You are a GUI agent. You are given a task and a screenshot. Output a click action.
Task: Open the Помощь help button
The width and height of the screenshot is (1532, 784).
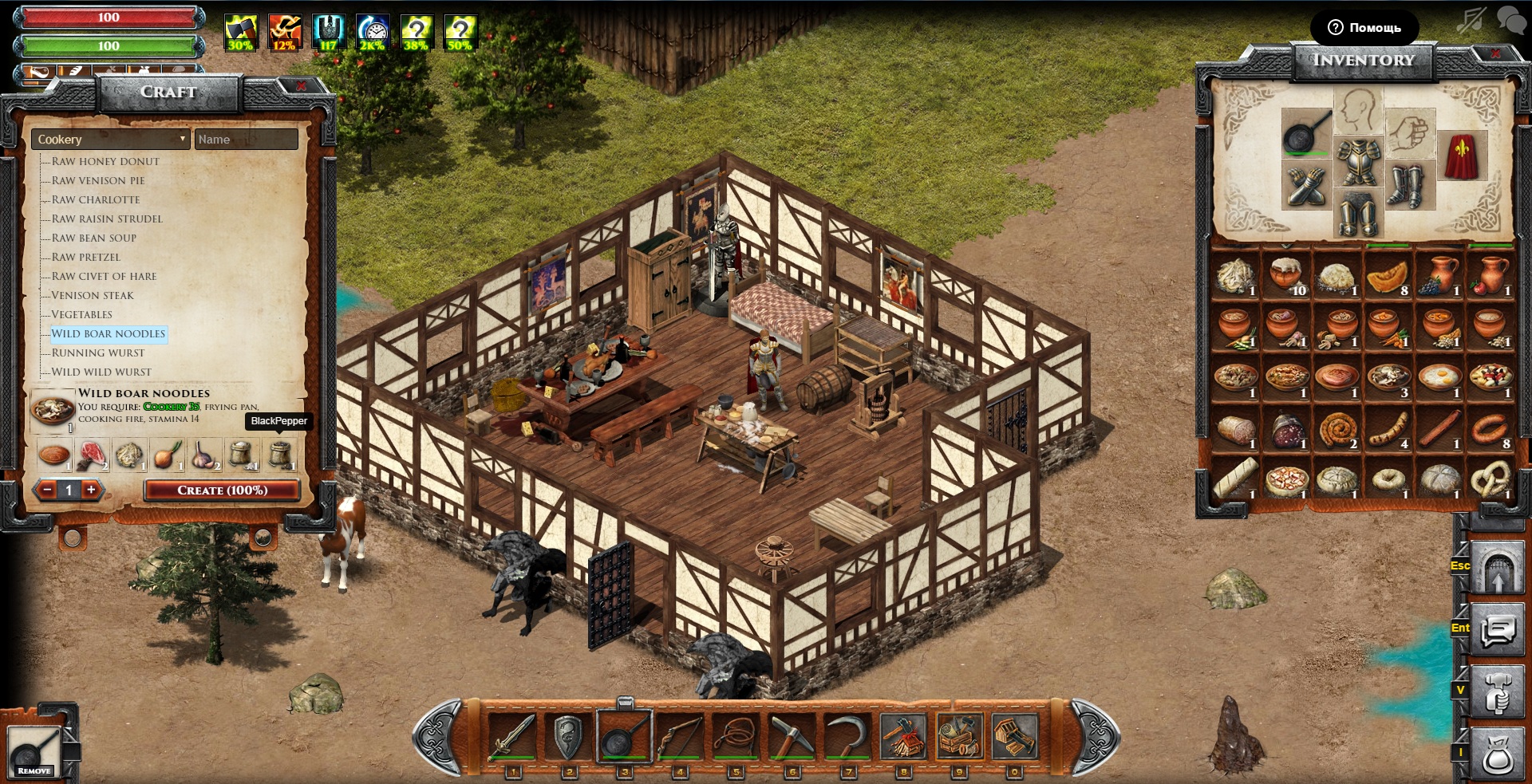tap(1364, 28)
